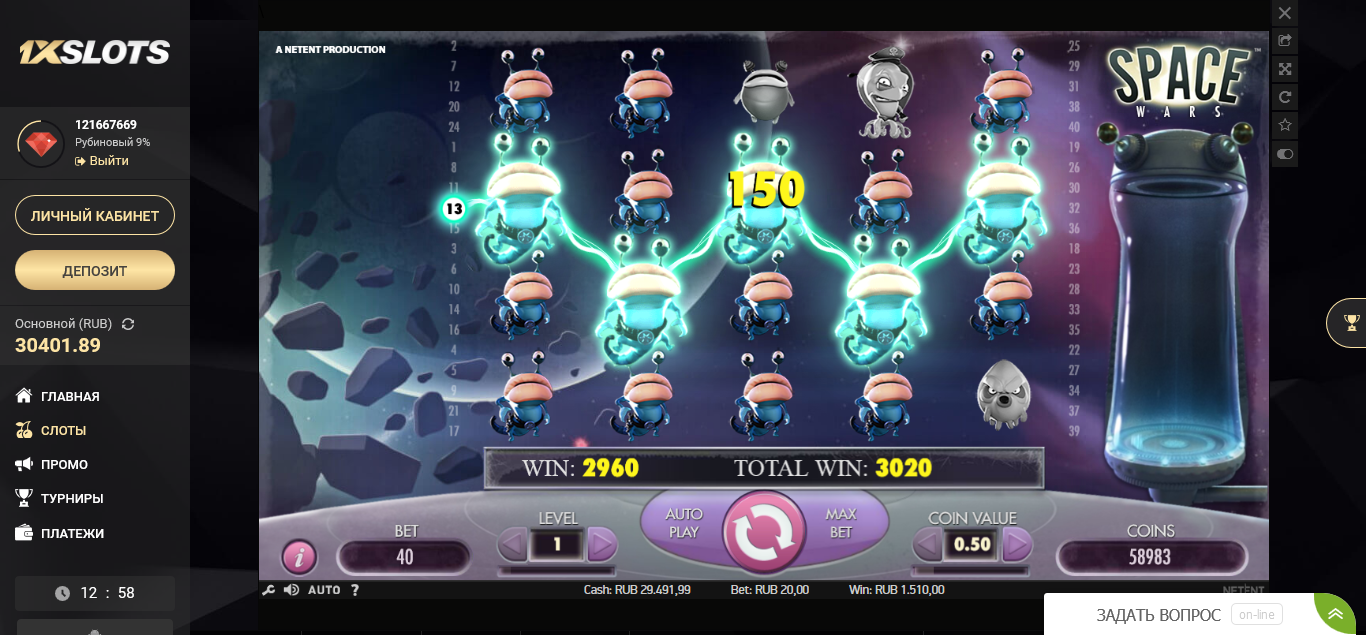Open help with the question mark icon
This screenshot has width=1366, height=635.
point(355,590)
